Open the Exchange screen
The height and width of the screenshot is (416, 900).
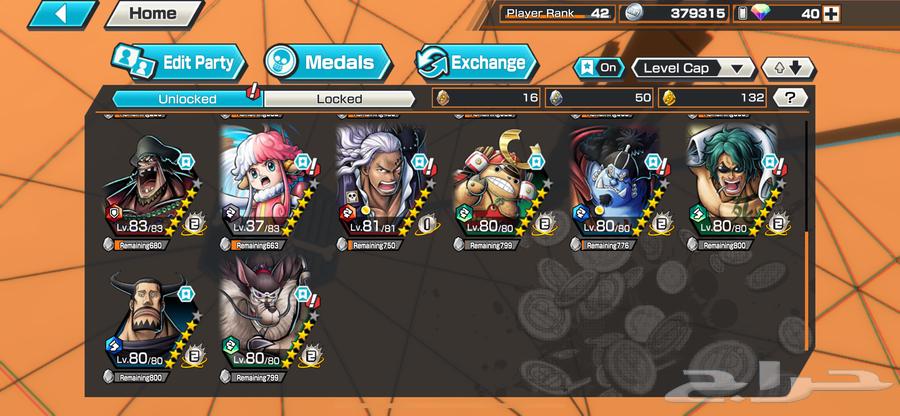pyautogui.click(x=476, y=62)
